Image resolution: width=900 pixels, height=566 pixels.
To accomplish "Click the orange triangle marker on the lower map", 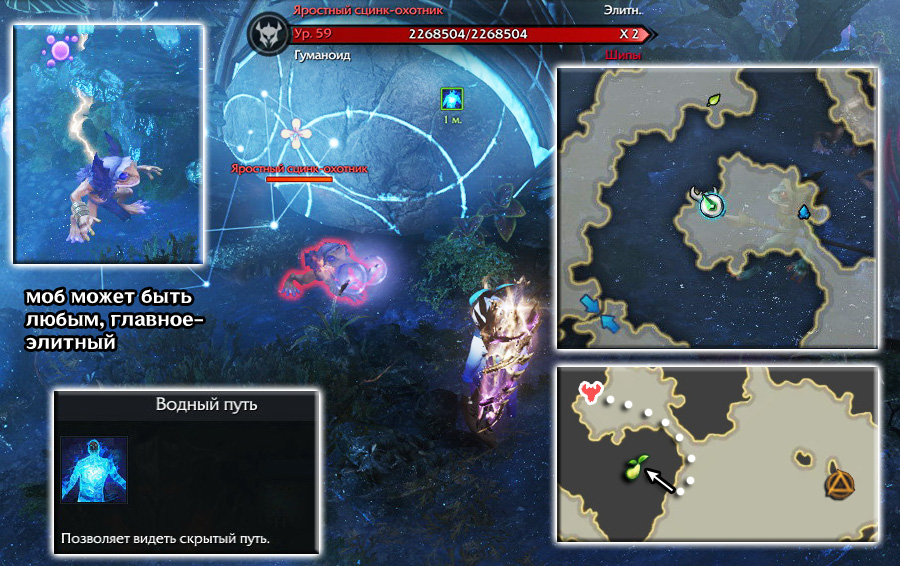I will [x=838, y=484].
